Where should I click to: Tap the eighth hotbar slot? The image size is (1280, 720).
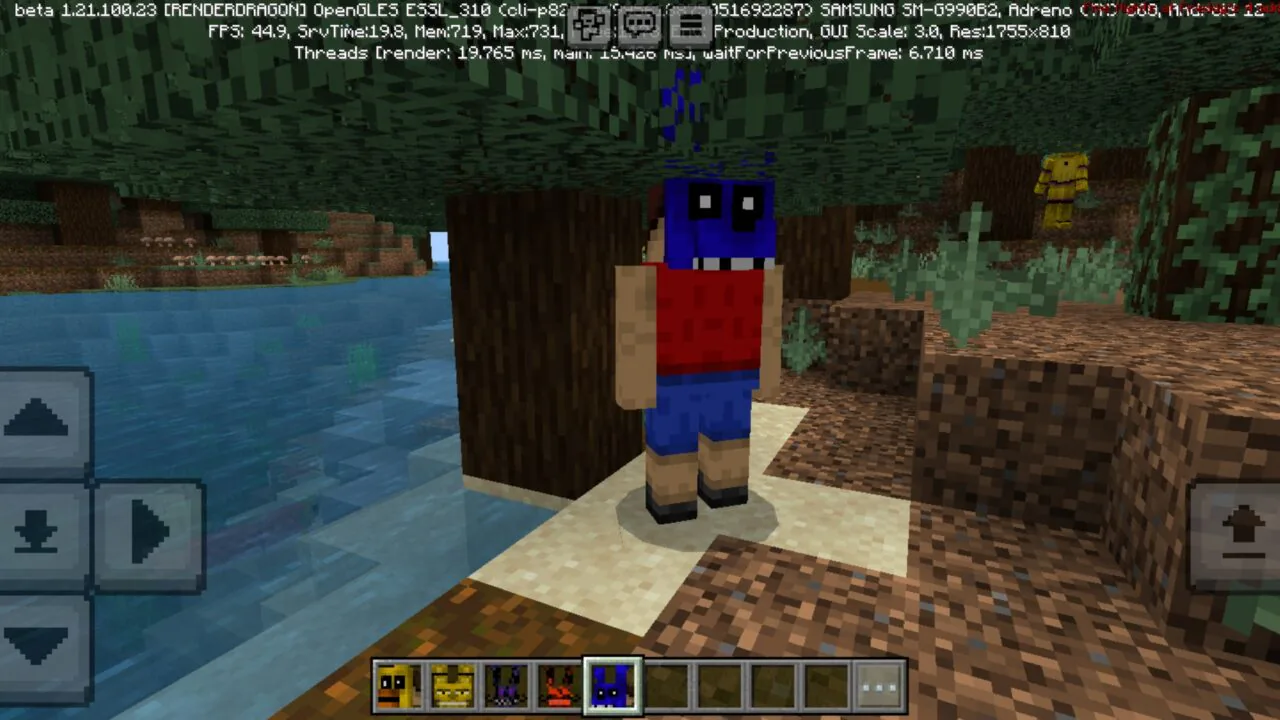click(773, 684)
